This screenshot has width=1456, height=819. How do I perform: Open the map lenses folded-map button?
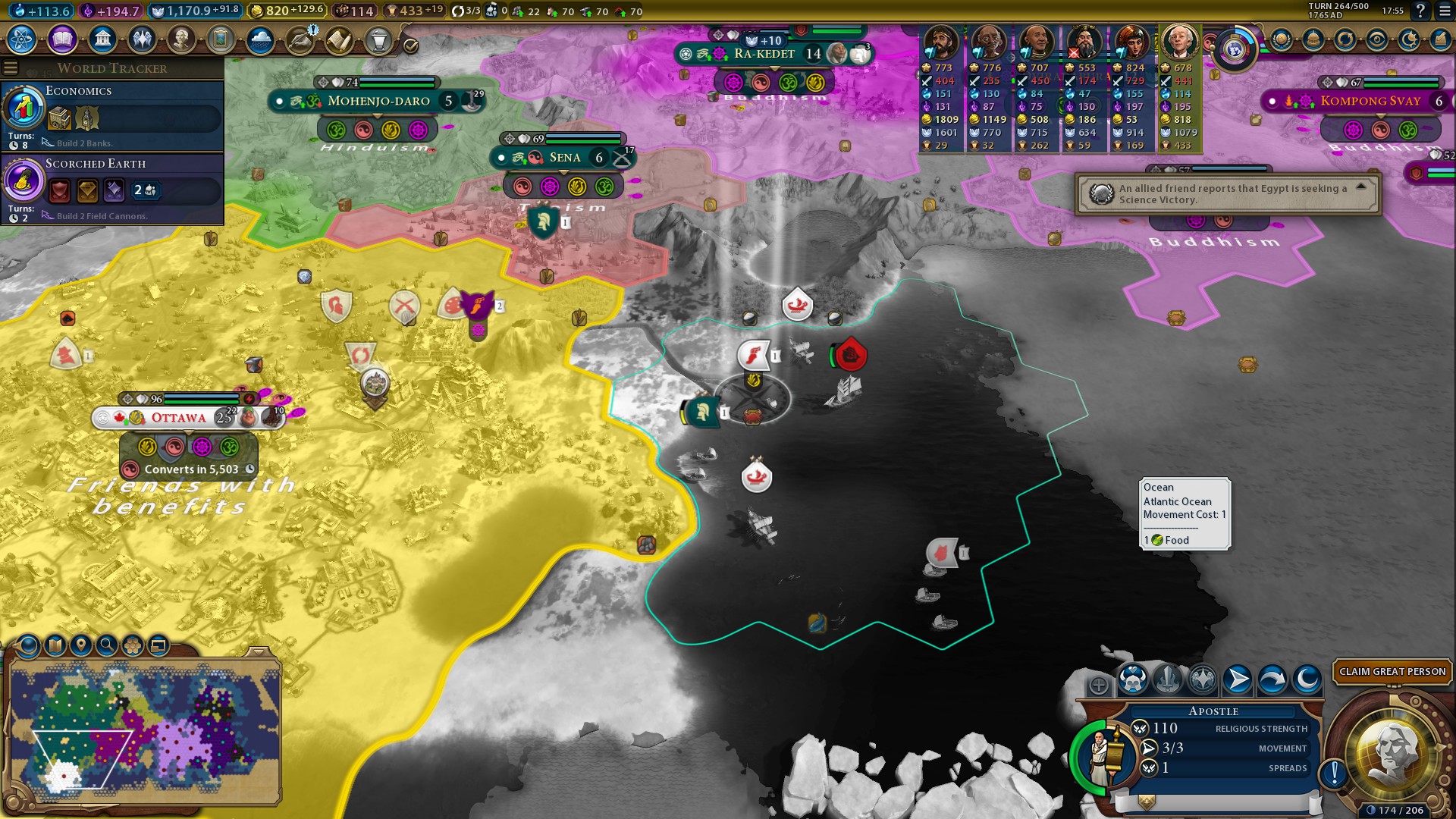(55, 645)
